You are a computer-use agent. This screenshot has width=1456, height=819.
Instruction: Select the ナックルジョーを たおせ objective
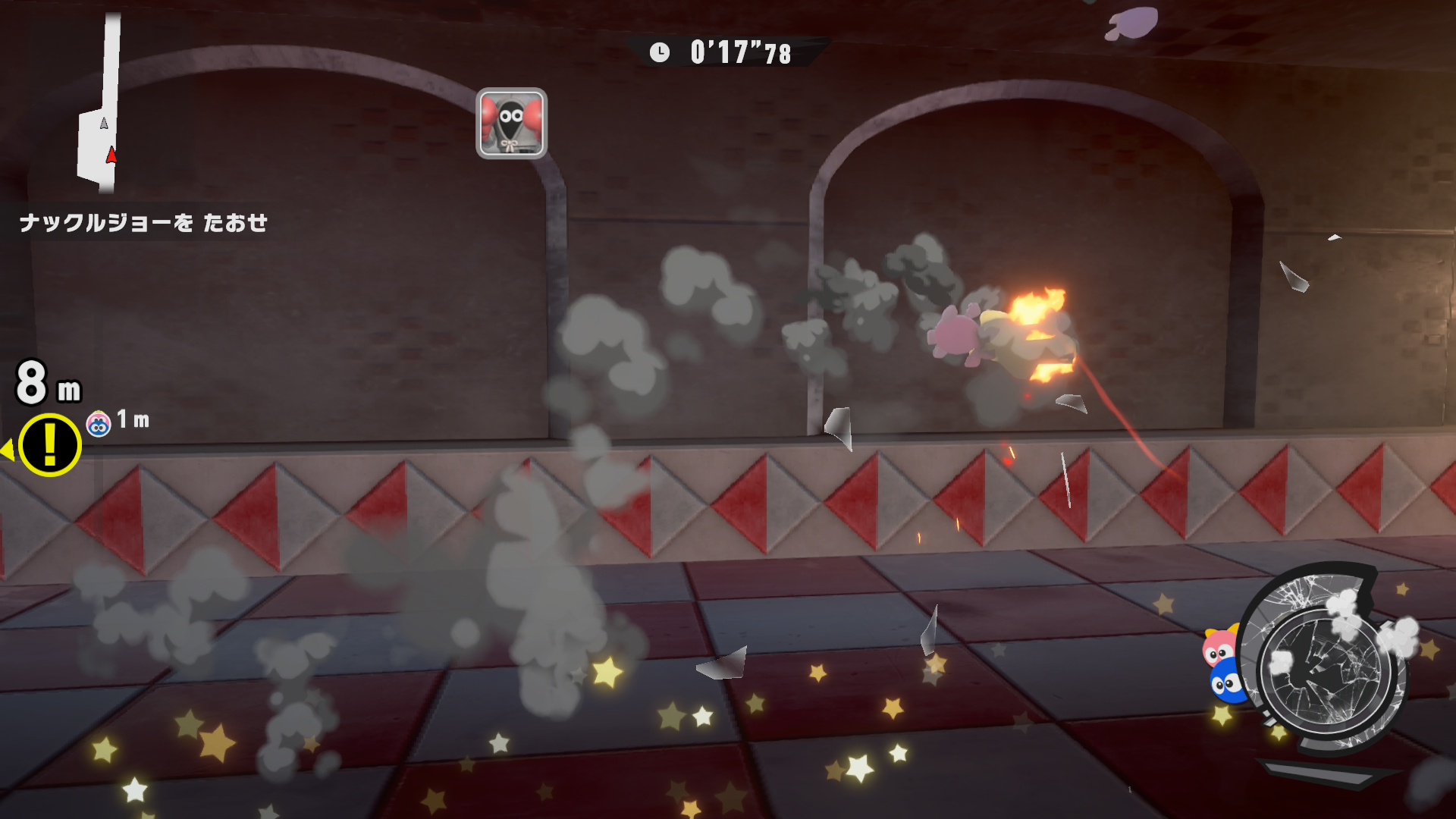pyautogui.click(x=143, y=223)
